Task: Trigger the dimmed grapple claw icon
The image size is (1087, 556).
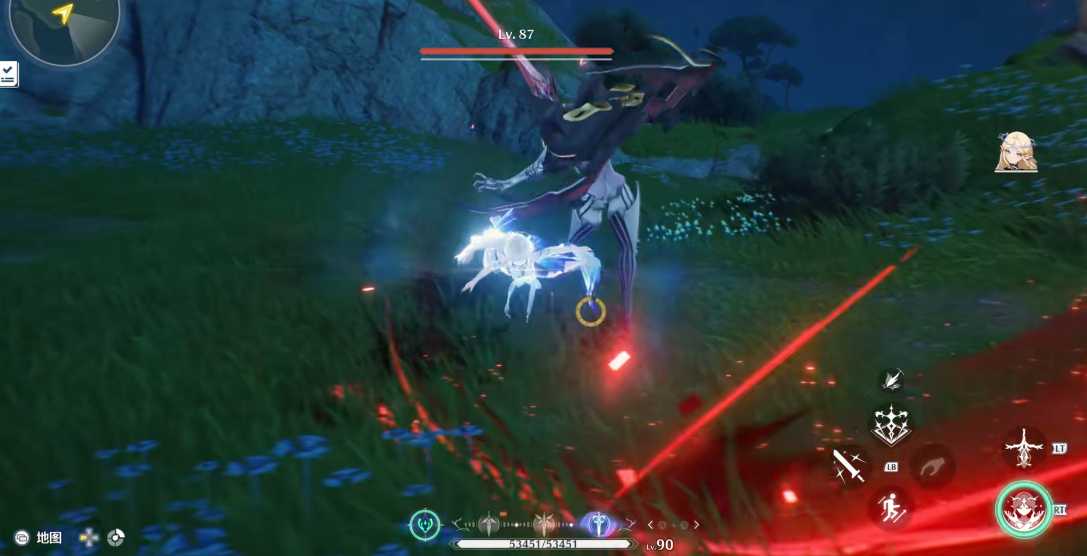Action: pos(932,466)
